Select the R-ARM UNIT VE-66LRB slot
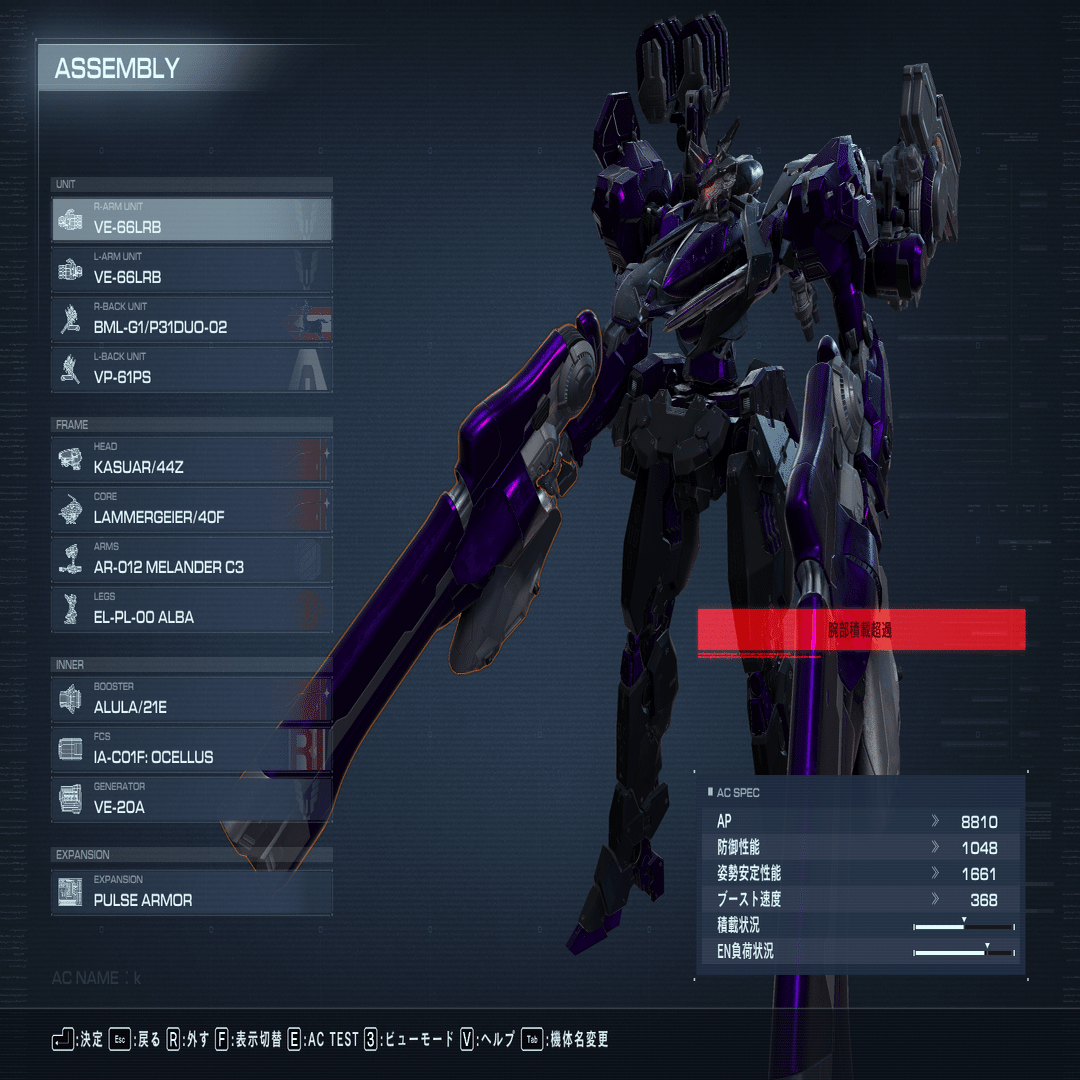 pos(192,219)
